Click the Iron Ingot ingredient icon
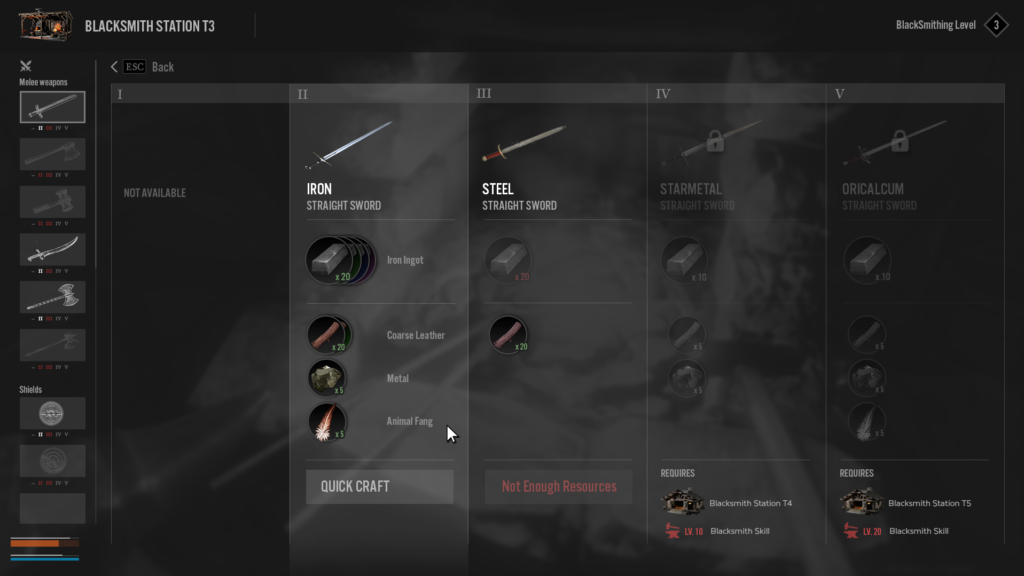1024x576 pixels. (x=328, y=260)
